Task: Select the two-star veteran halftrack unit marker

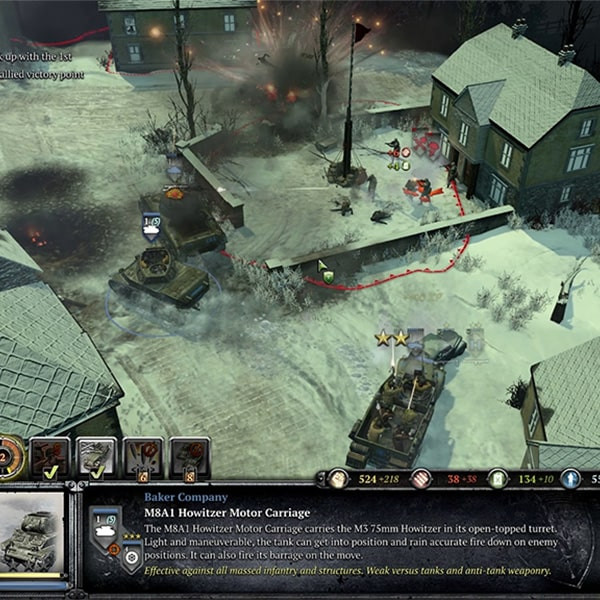Action: pos(391,339)
